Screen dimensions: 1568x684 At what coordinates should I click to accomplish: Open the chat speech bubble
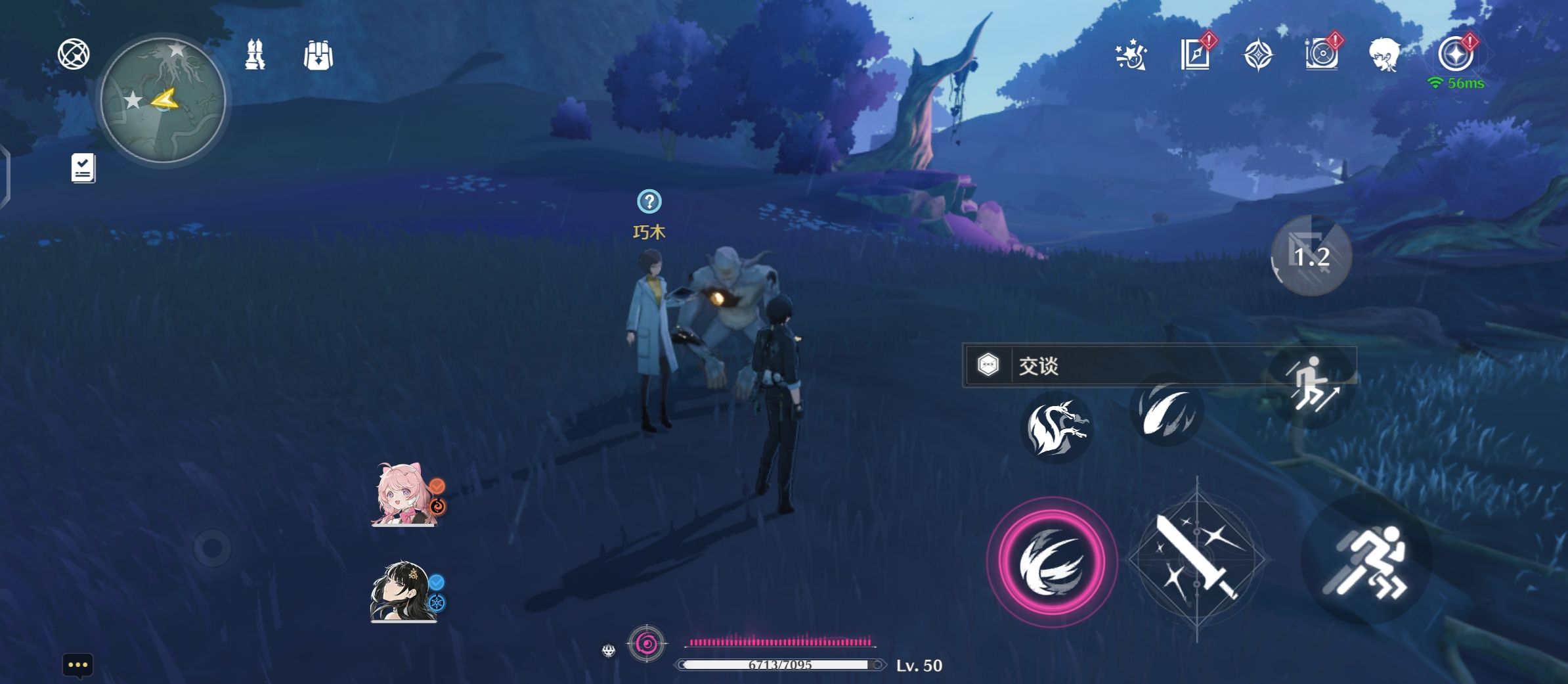tap(77, 666)
